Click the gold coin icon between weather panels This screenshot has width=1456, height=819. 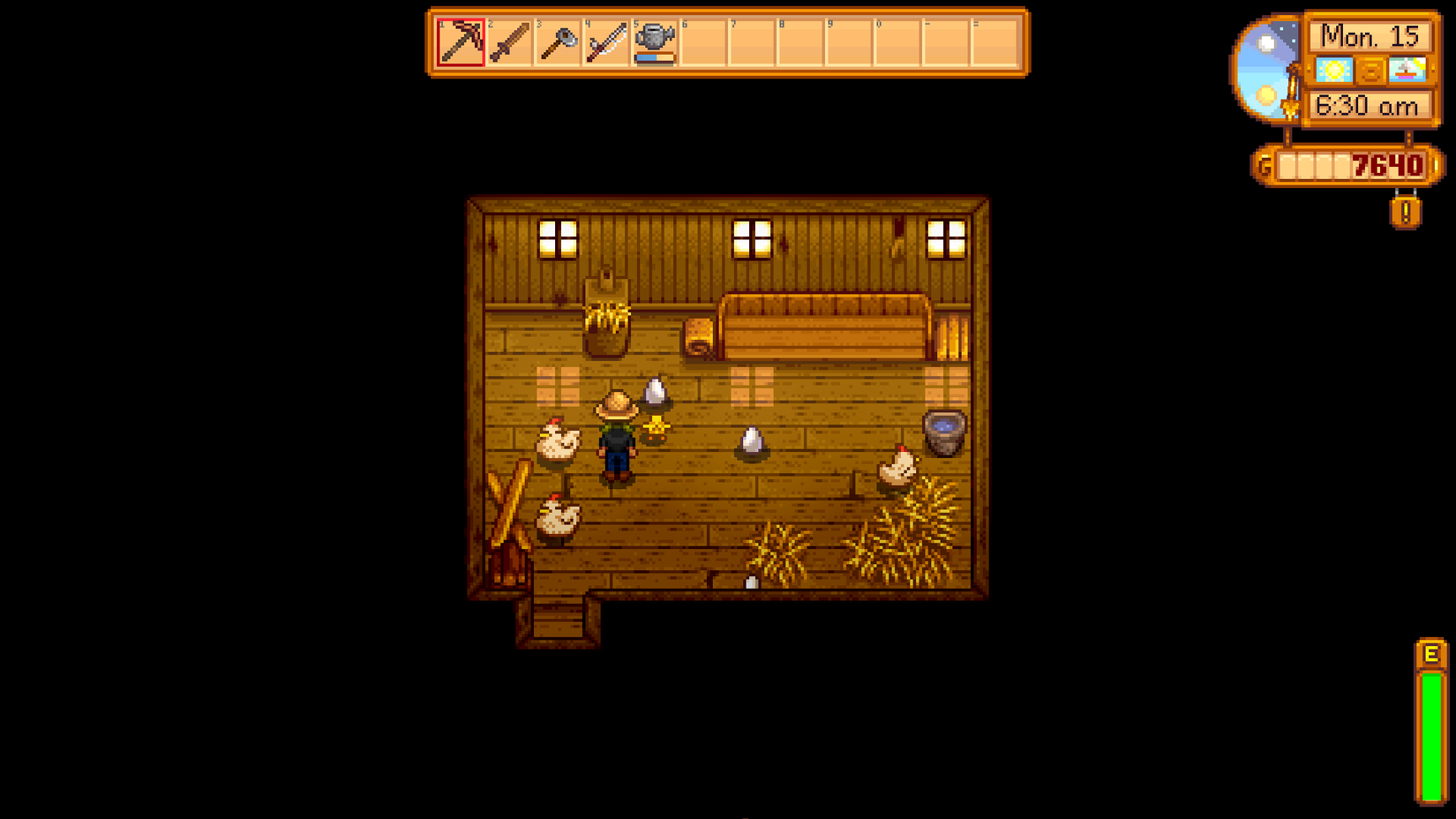[1370, 70]
